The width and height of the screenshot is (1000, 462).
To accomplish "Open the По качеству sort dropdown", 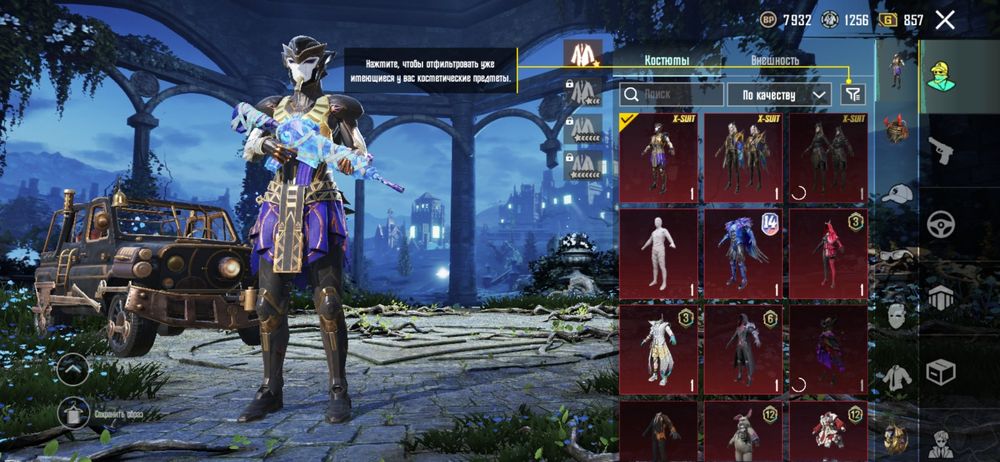I will (x=779, y=95).
